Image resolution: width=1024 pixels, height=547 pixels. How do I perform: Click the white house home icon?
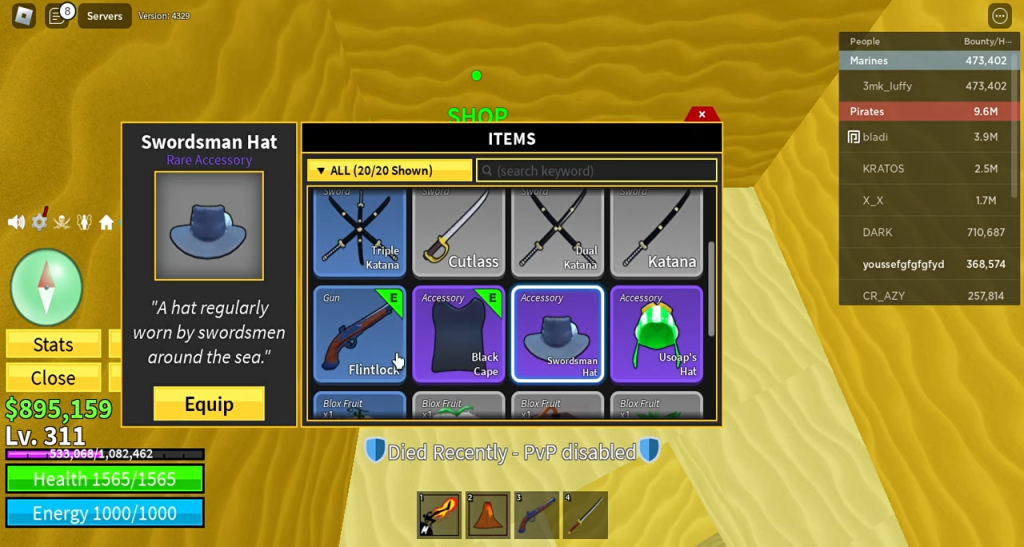click(106, 222)
